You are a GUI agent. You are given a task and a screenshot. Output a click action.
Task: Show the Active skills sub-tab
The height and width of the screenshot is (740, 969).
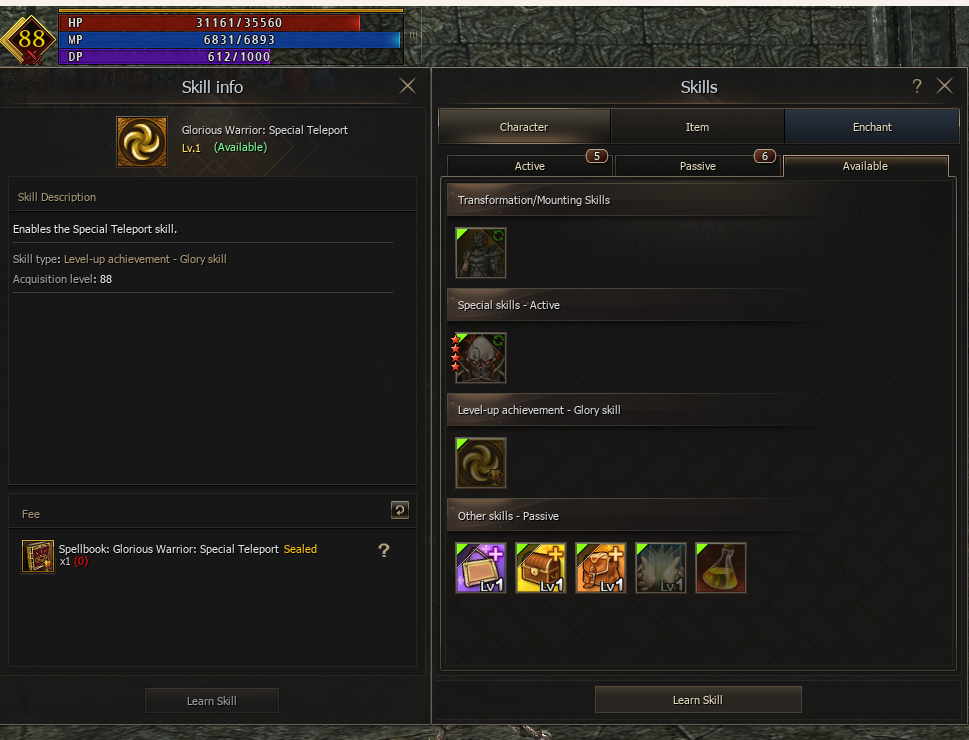pyautogui.click(x=529, y=166)
